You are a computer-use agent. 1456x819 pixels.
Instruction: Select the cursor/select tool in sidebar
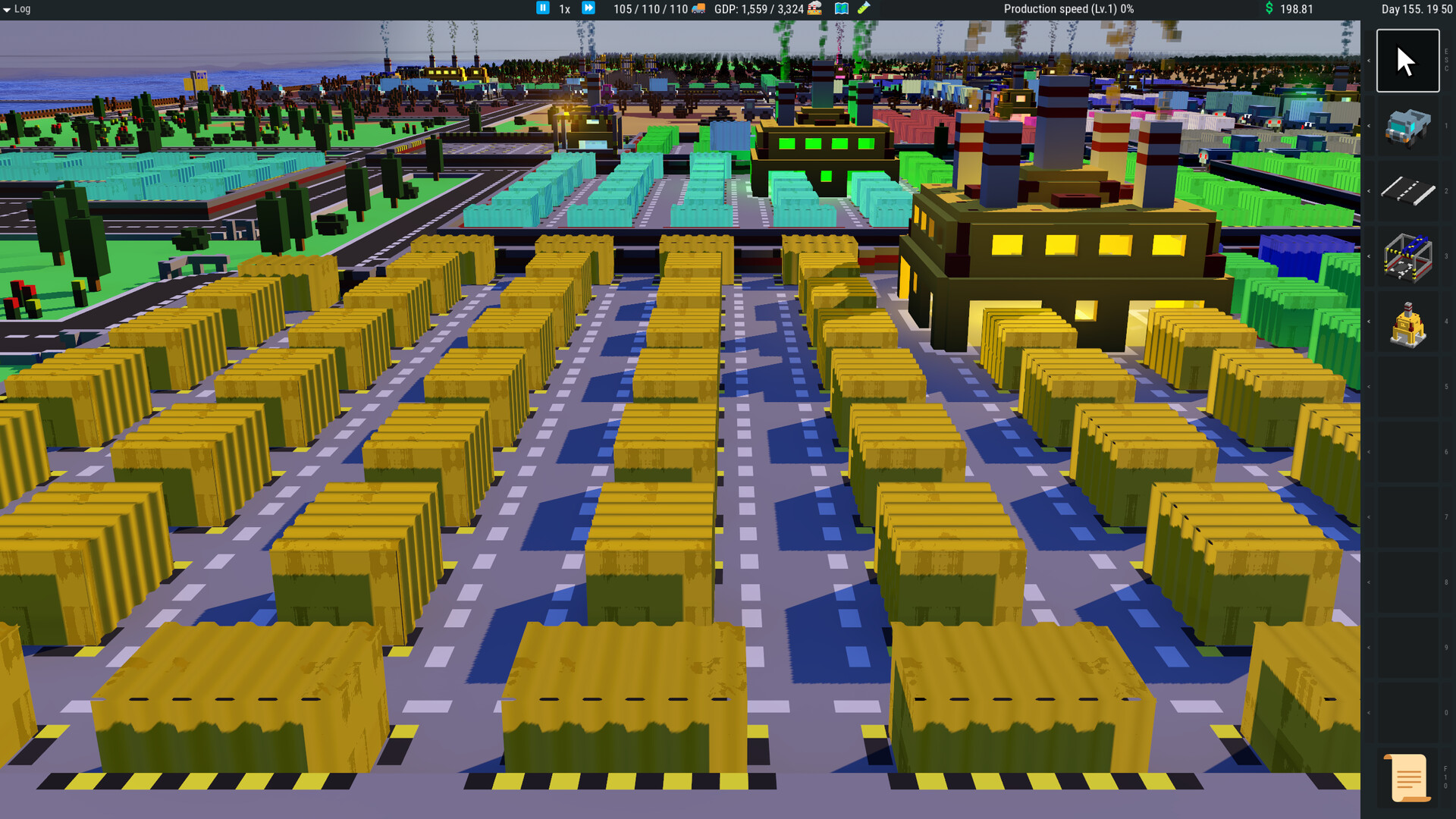(1407, 59)
